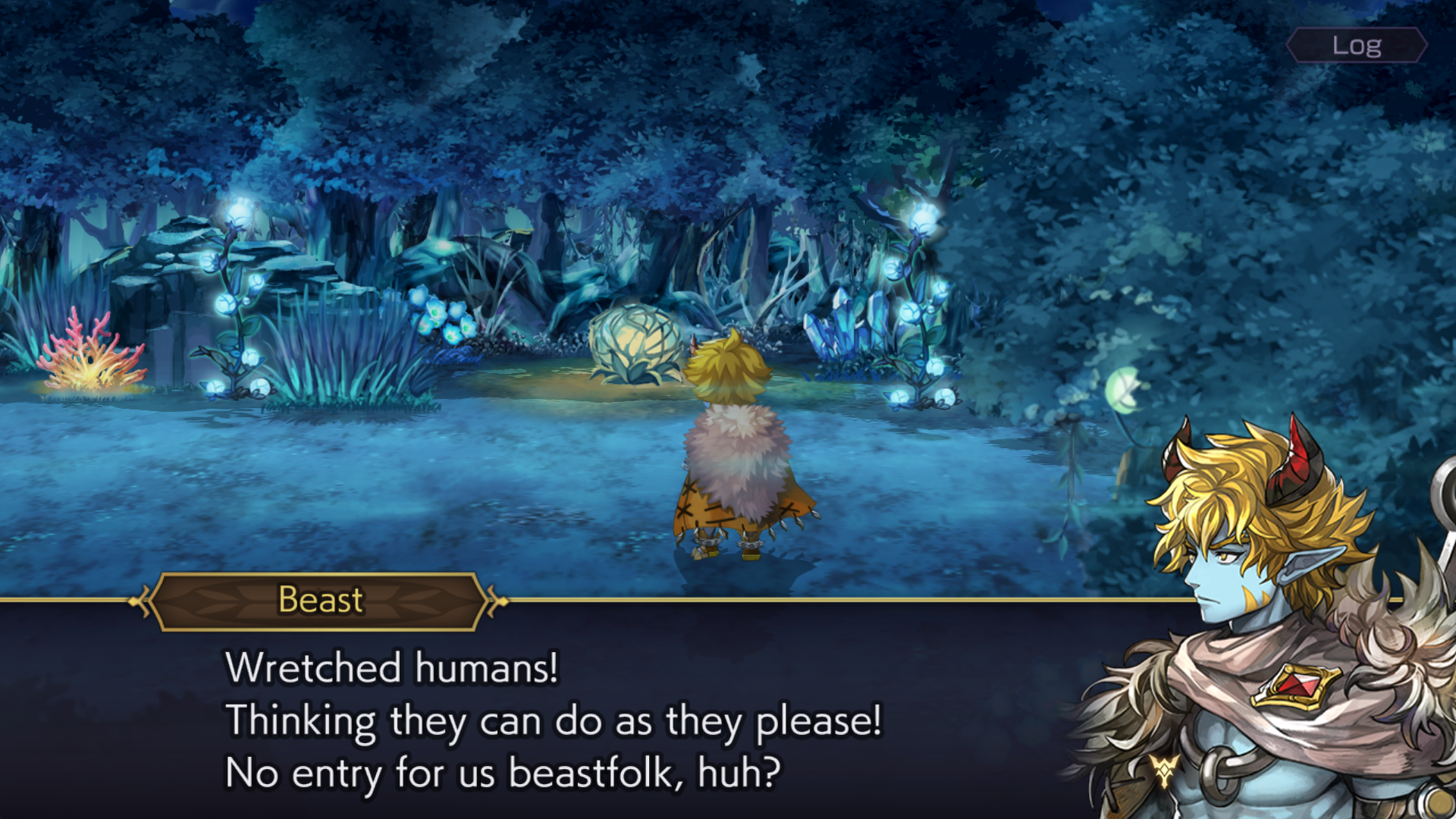Screen dimensions: 1456x819
Task: Open the dialogue Log
Action: coord(1357,45)
